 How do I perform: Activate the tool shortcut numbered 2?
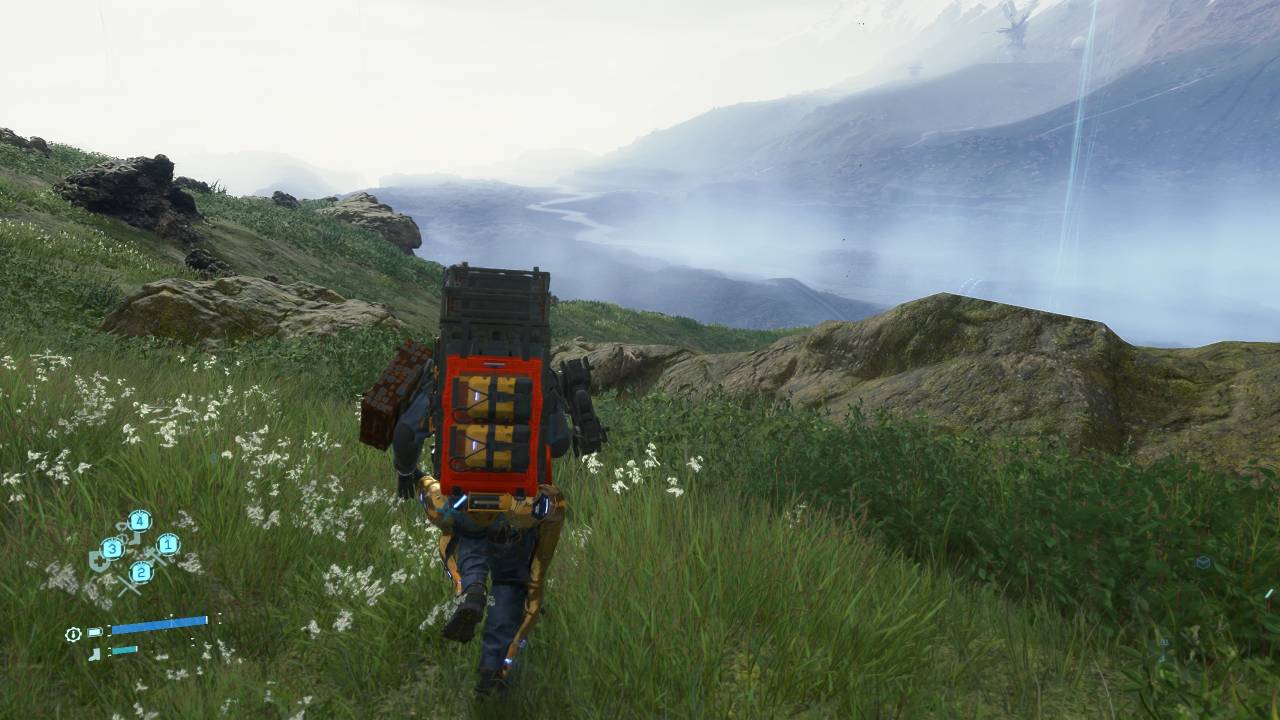141,572
